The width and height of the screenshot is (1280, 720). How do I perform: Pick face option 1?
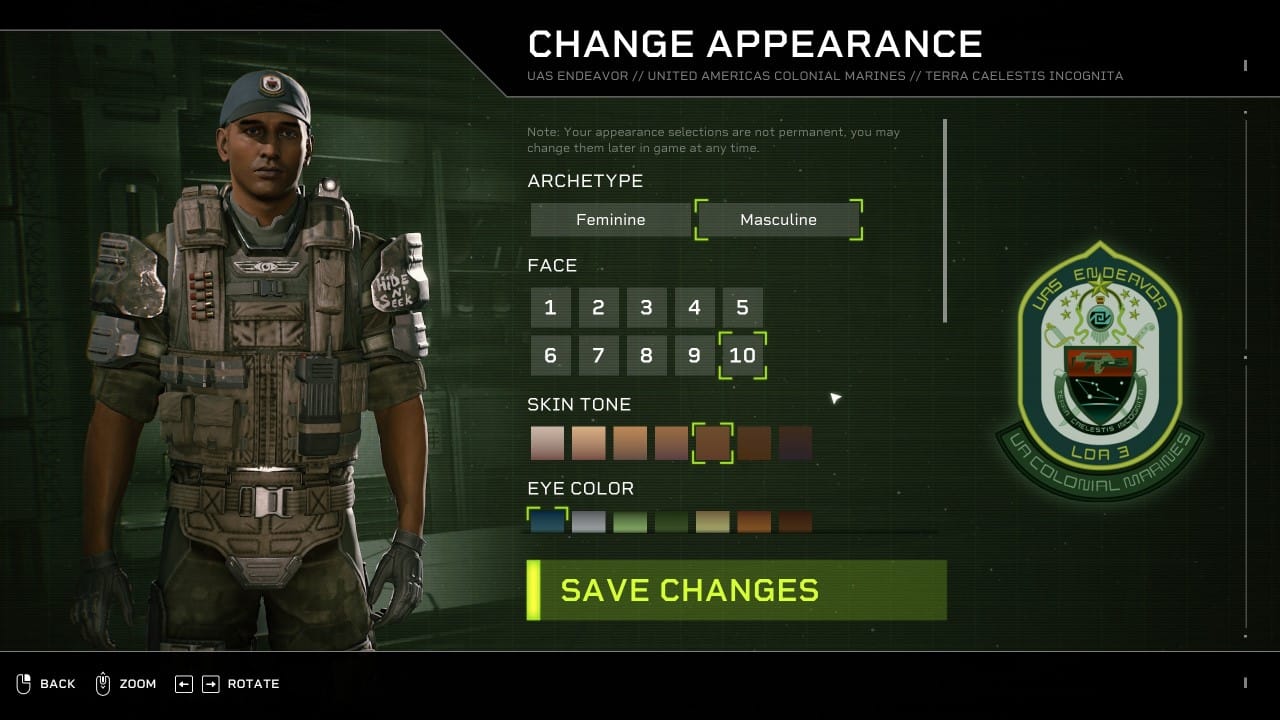550,308
